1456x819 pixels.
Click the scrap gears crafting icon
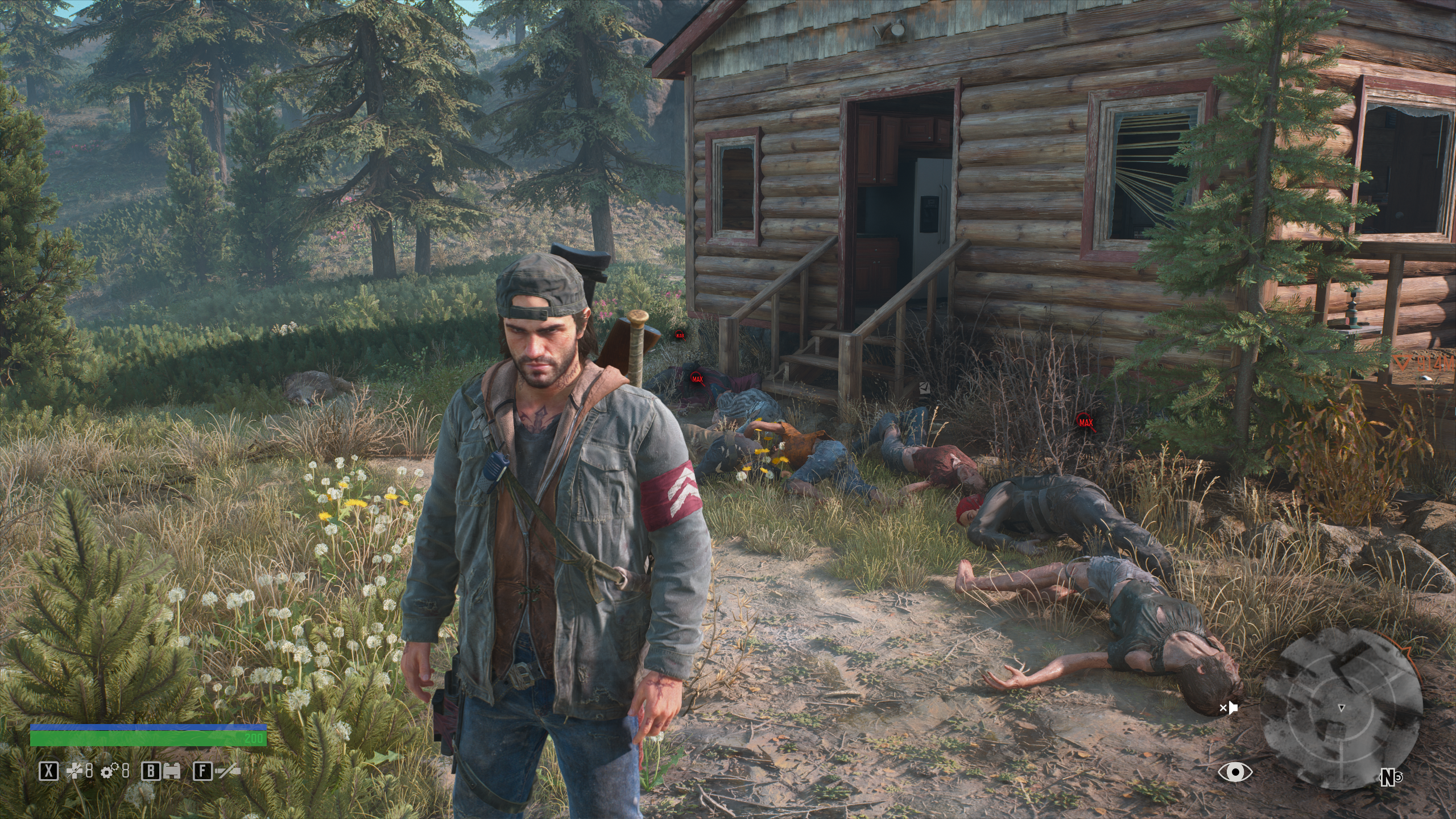(x=109, y=771)
